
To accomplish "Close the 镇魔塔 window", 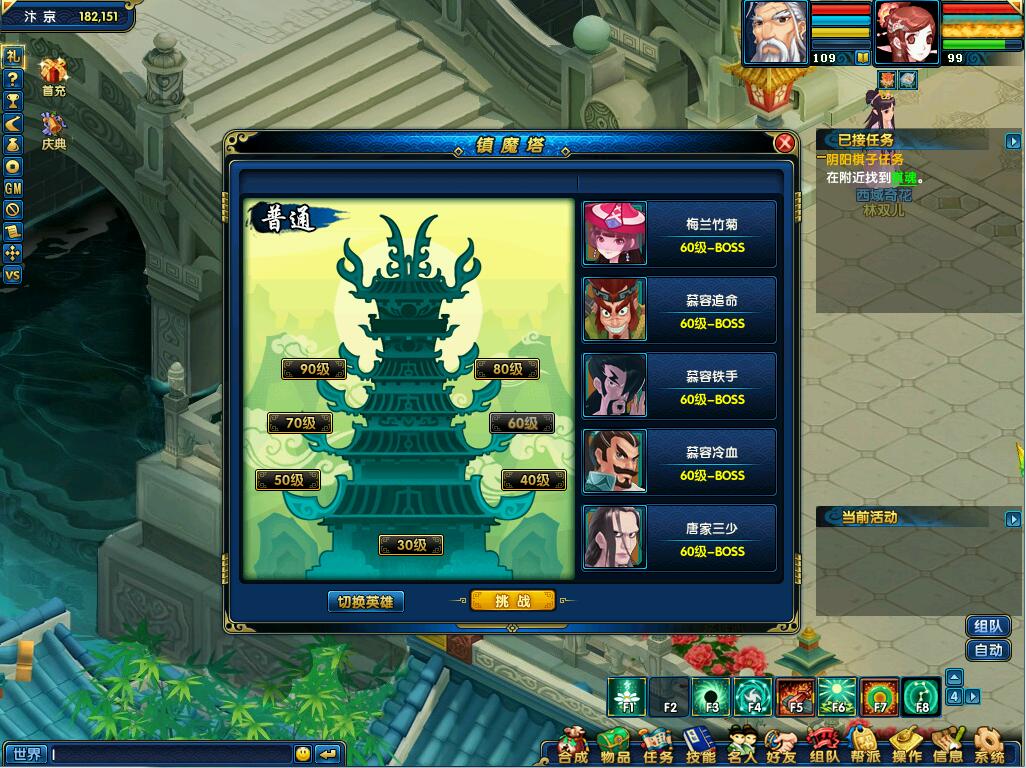I will 785,143.
